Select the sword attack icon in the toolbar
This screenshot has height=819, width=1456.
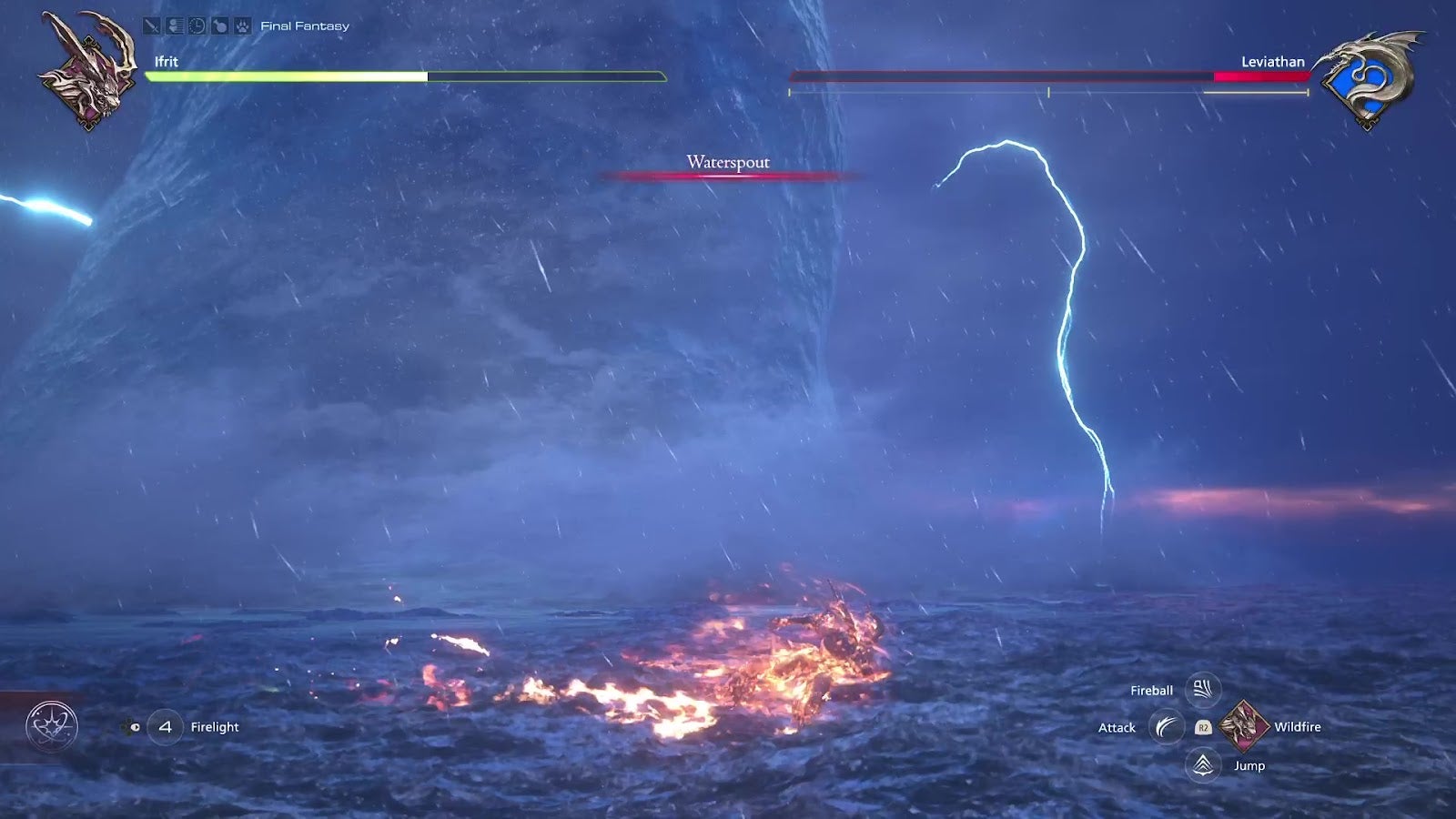[152, 26]
